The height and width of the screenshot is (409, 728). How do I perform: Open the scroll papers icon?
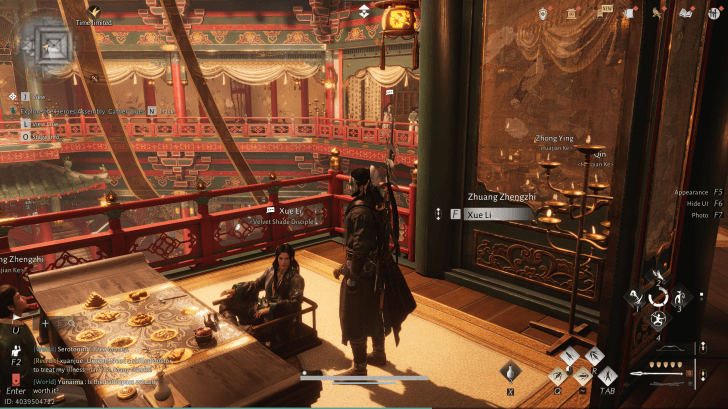630,13
